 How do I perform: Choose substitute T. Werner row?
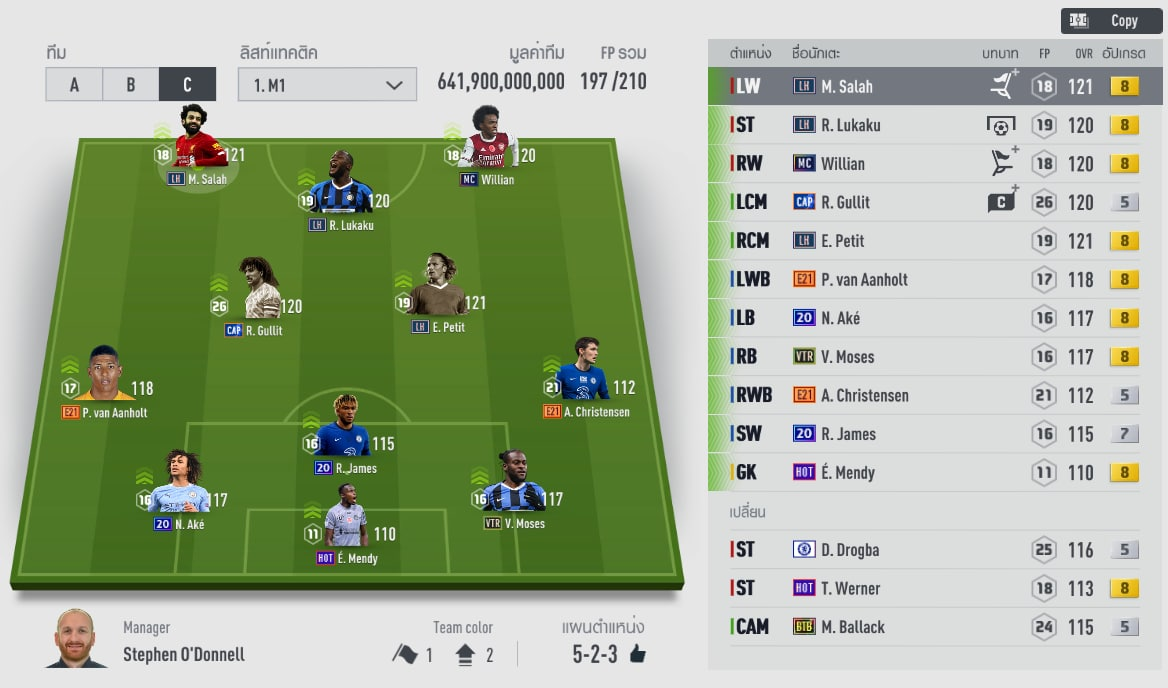click(935, 588)
